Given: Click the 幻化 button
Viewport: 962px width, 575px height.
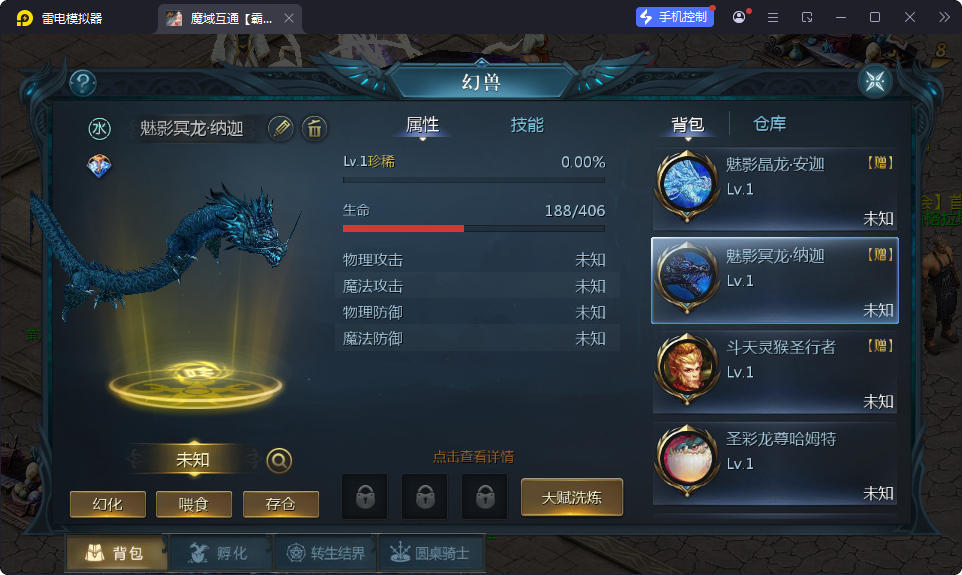Looking at the screenshot, I should [x=108, y=504].
